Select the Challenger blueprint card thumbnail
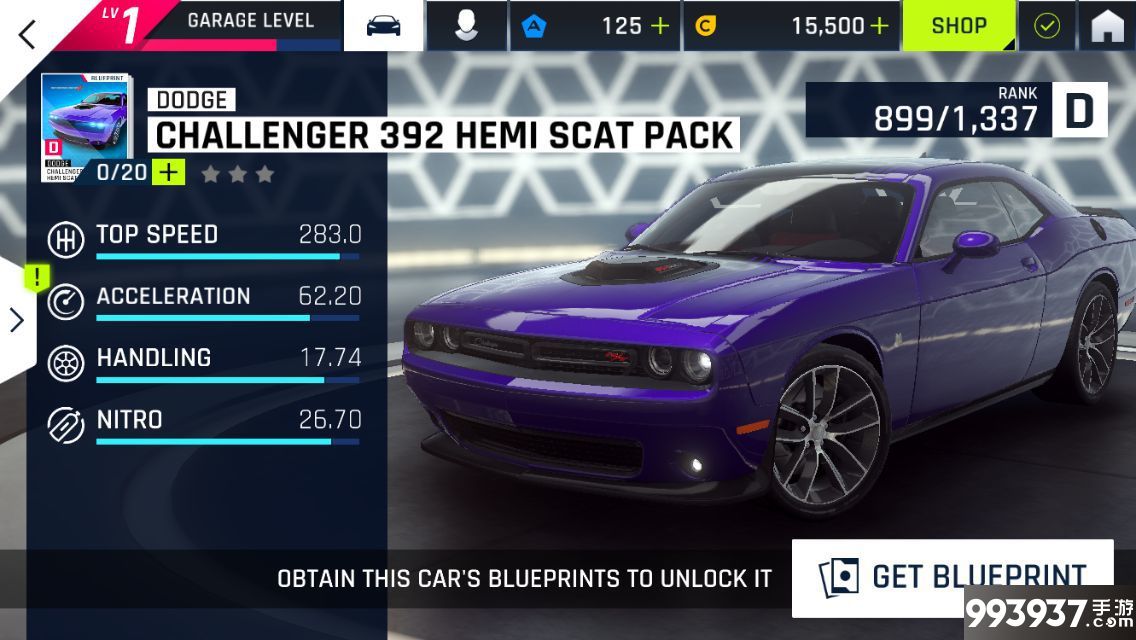The height and width of the screenshot is (640, 1136). point(85,128)
